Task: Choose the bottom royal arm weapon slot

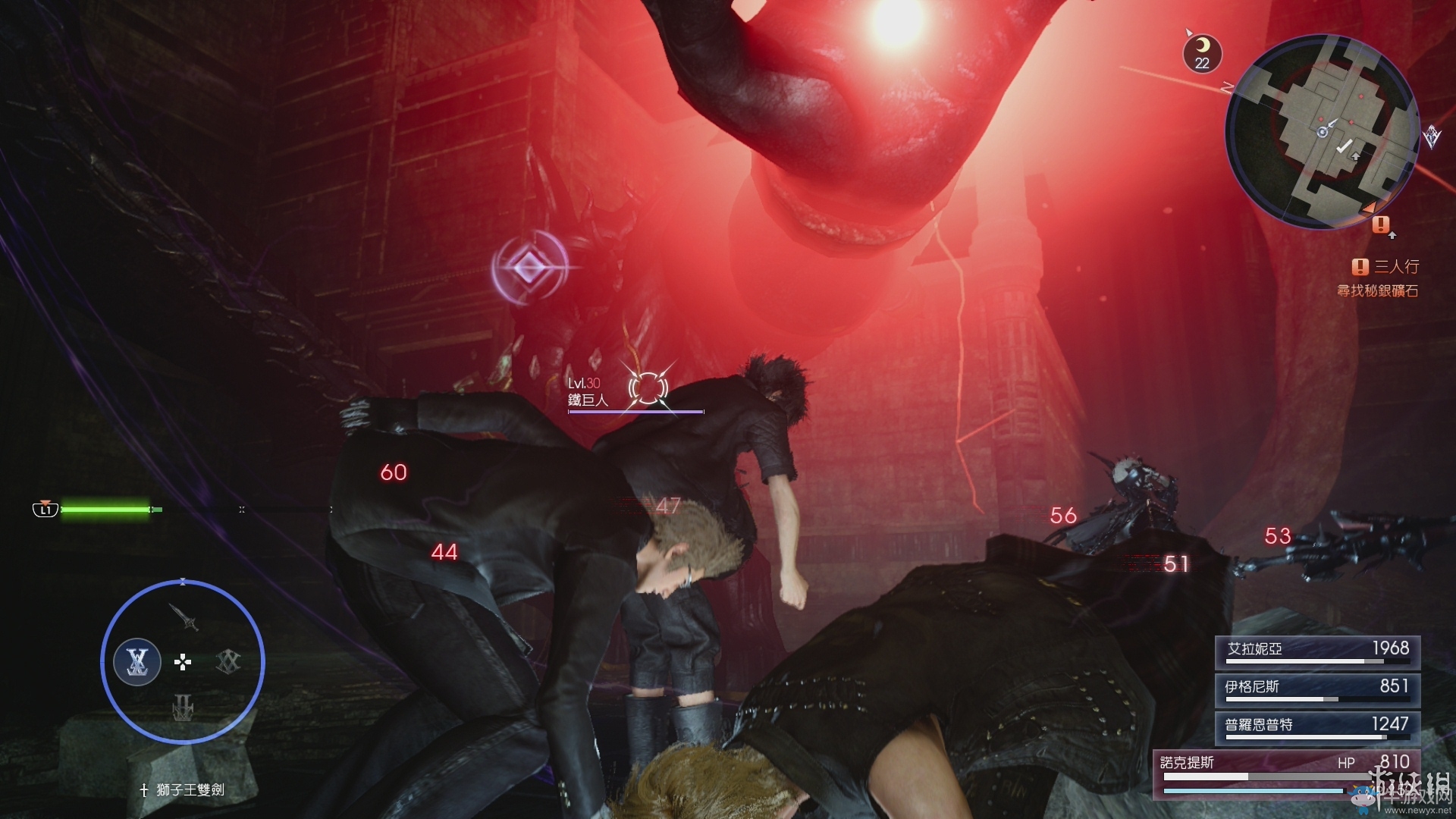Action: pyautogui.click(x=183, y=710)
